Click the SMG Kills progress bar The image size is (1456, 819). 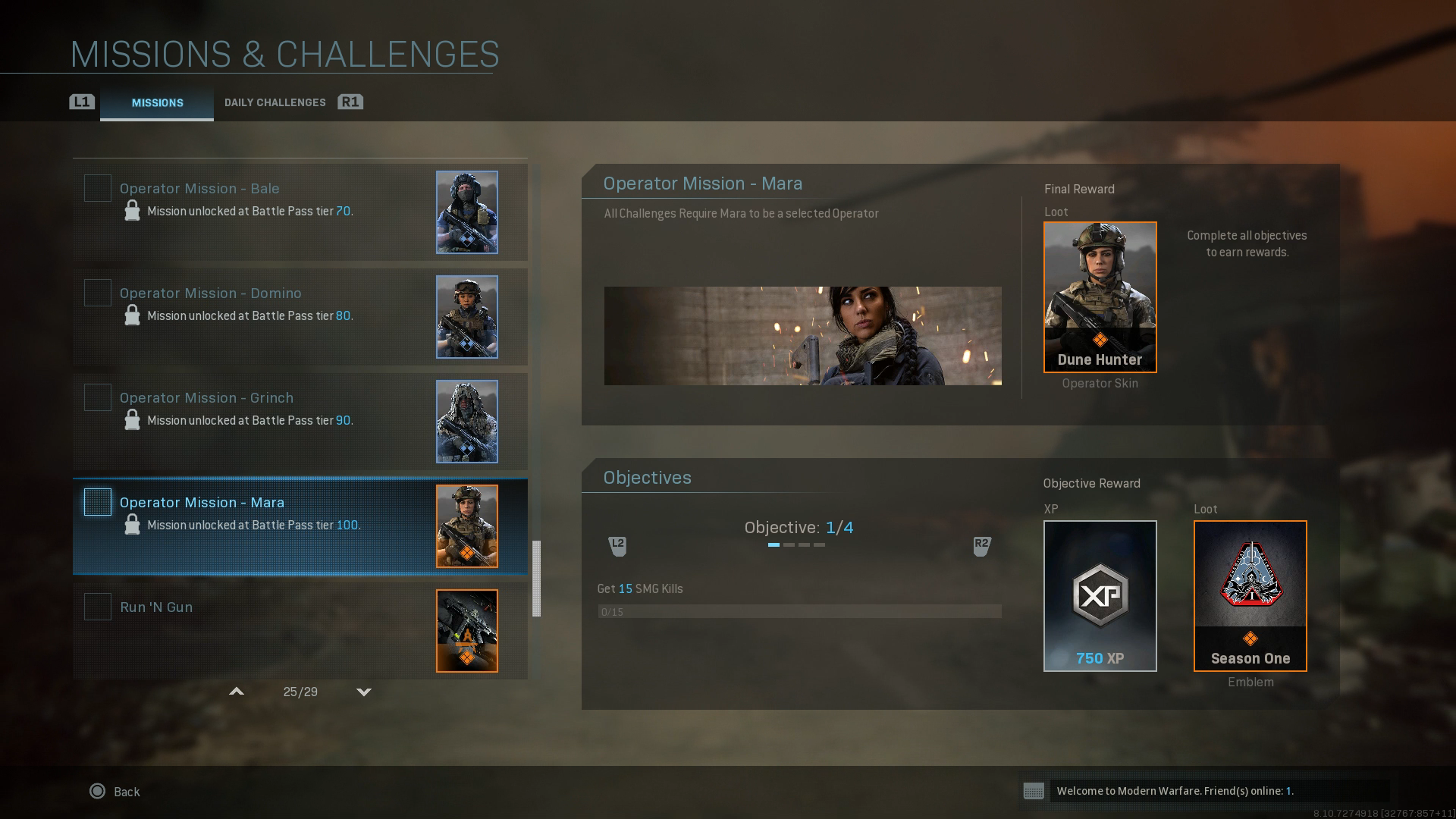(x=800, y=611)
